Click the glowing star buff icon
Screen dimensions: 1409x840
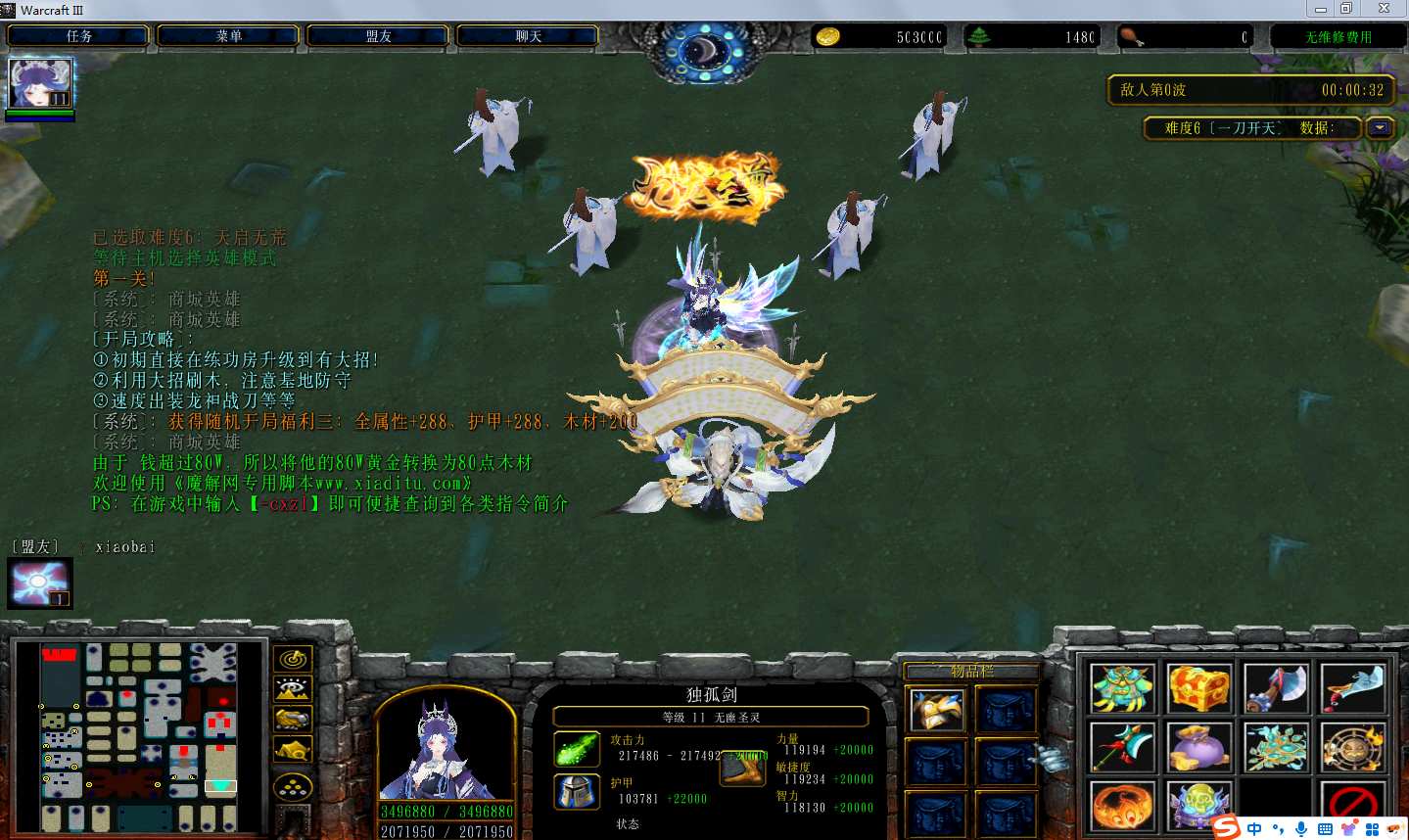click(x=40, y=583)
